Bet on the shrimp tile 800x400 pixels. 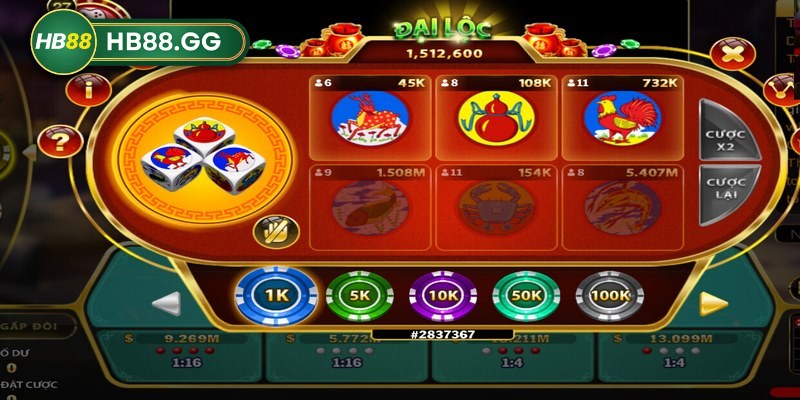pos(620,207)
